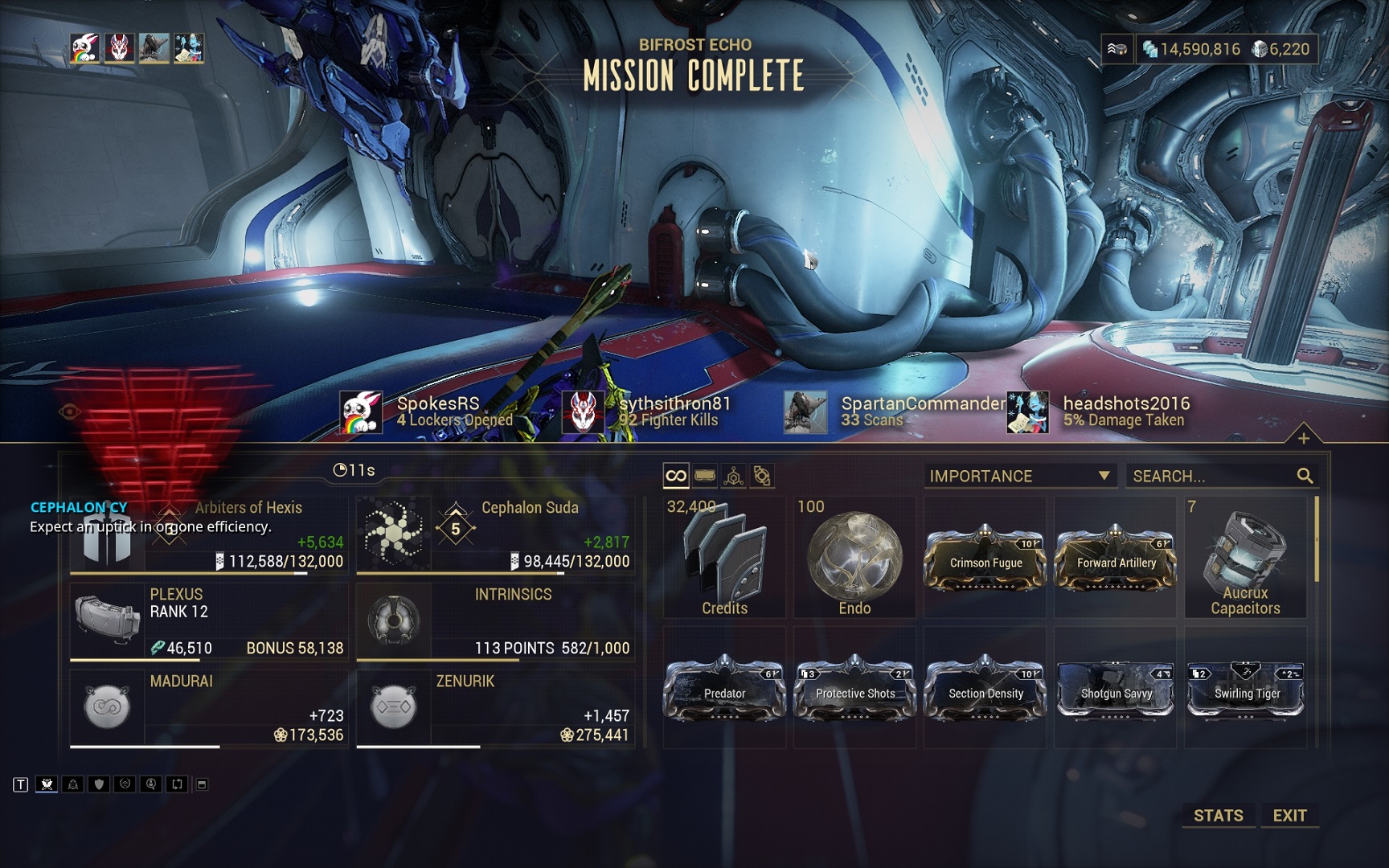Pick the Protective Shots mod card
The width and height of the screenshot is (1389, 868).
854,689
